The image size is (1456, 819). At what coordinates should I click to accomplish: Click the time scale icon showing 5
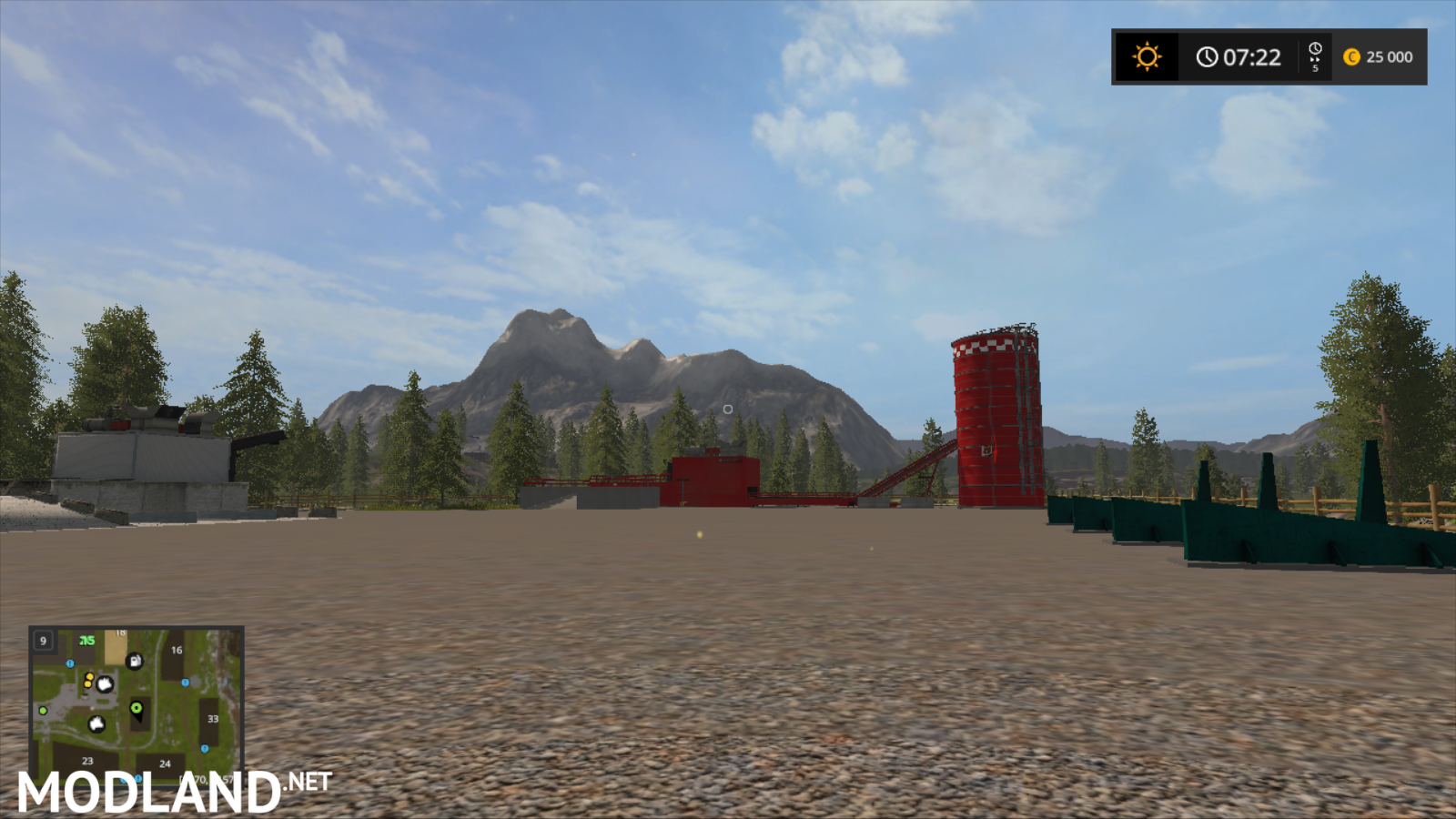pos(1315,56)
